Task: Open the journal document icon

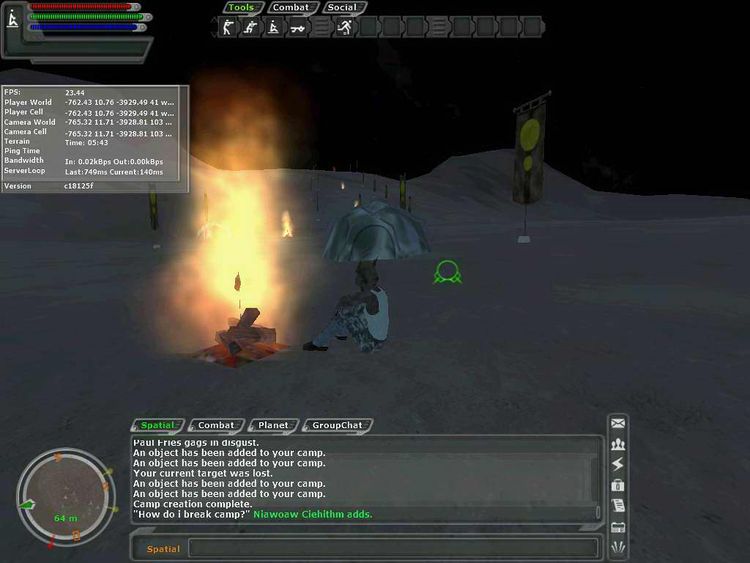Action: (x=618, y=505)
